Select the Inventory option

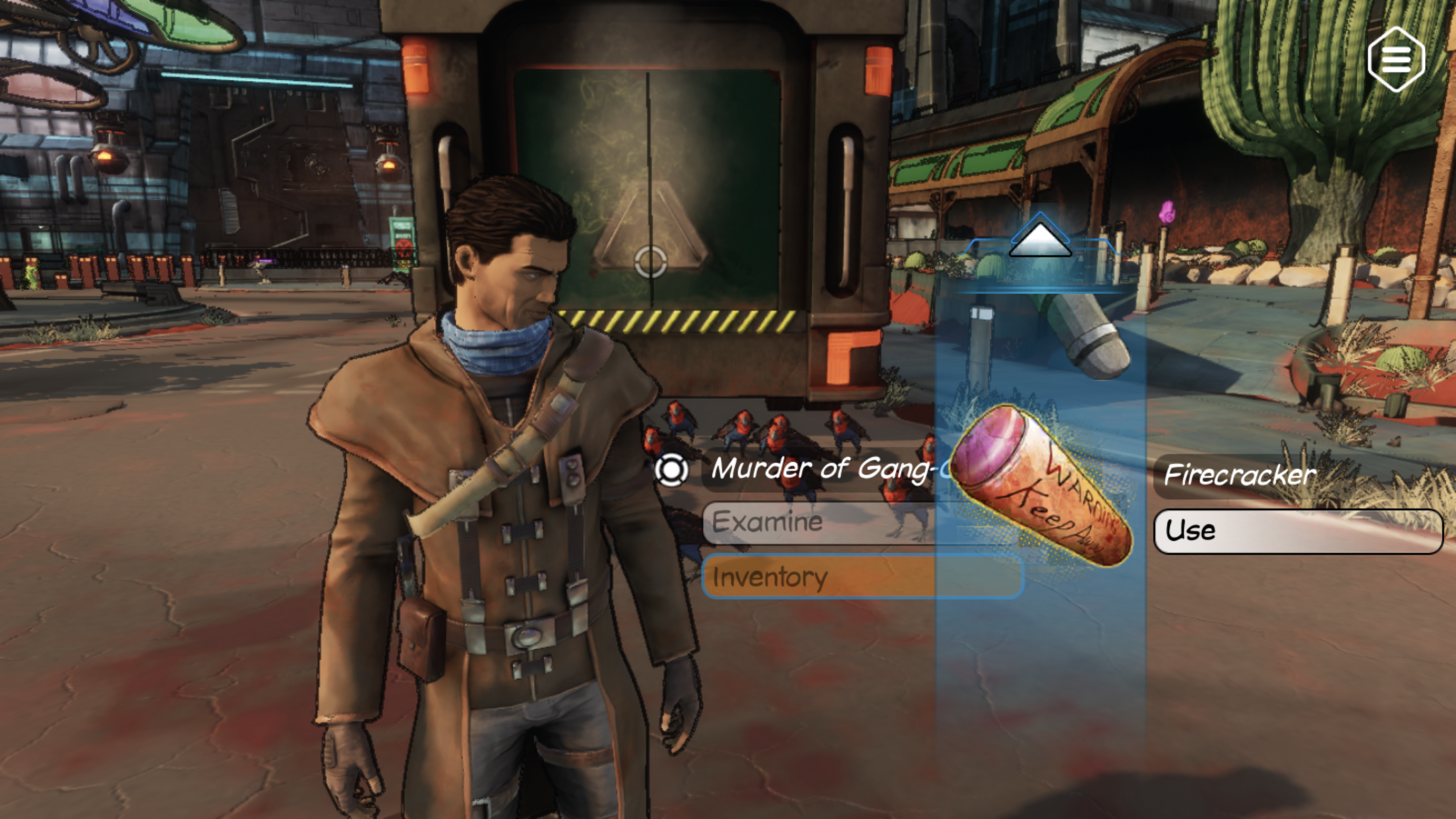click(818, 577)
